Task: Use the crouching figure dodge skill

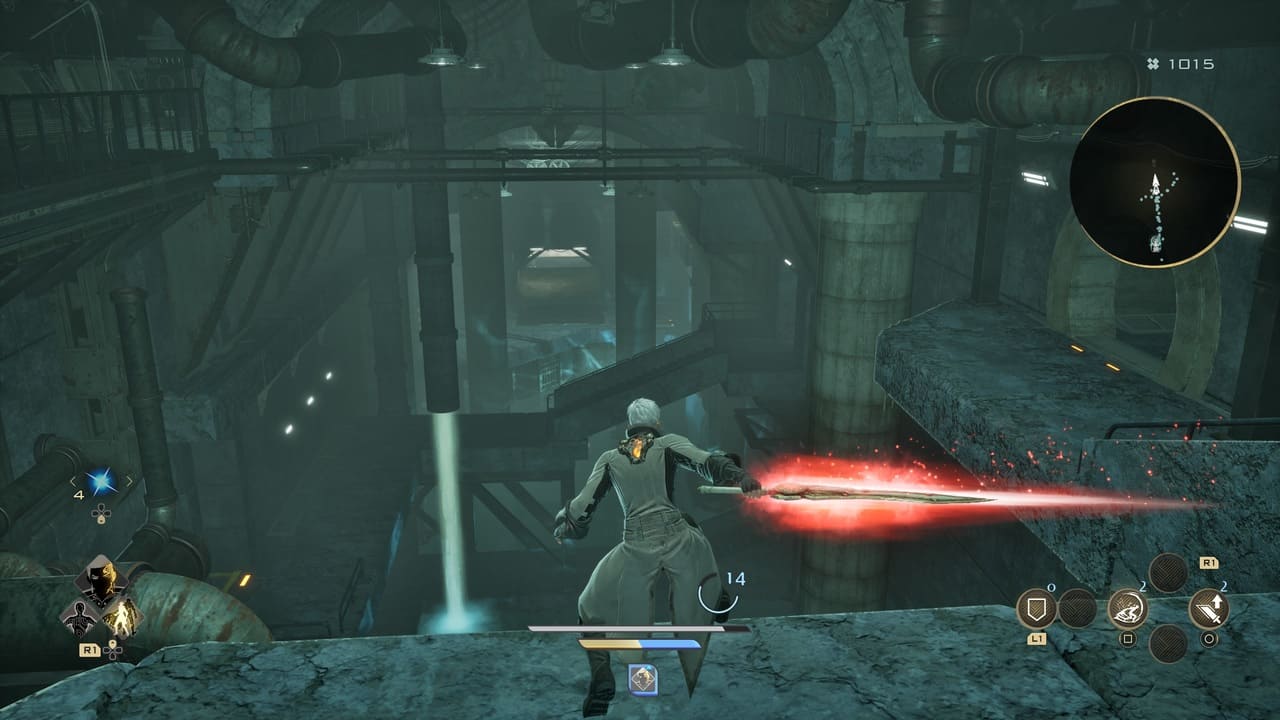Action: click(1127, 608)
